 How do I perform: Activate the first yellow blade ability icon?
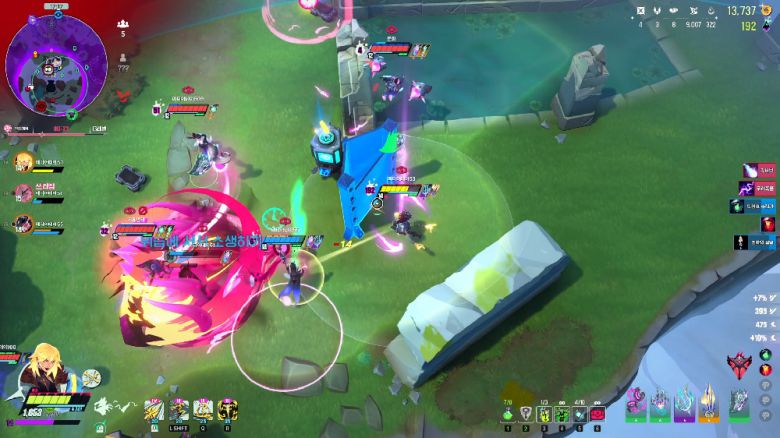click(x=154, y=409)
